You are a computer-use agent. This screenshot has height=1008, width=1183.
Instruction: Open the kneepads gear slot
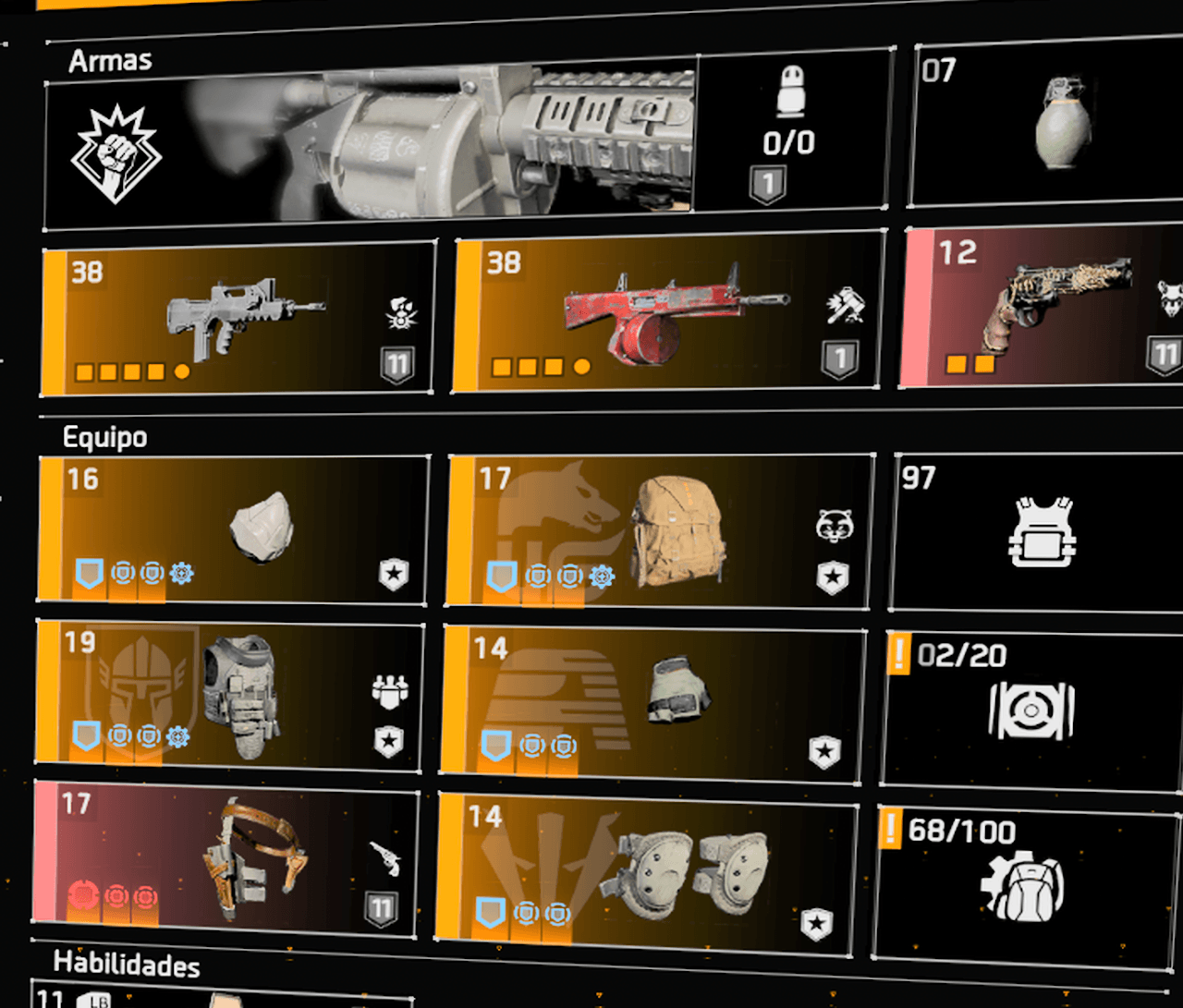coord(646,873)
